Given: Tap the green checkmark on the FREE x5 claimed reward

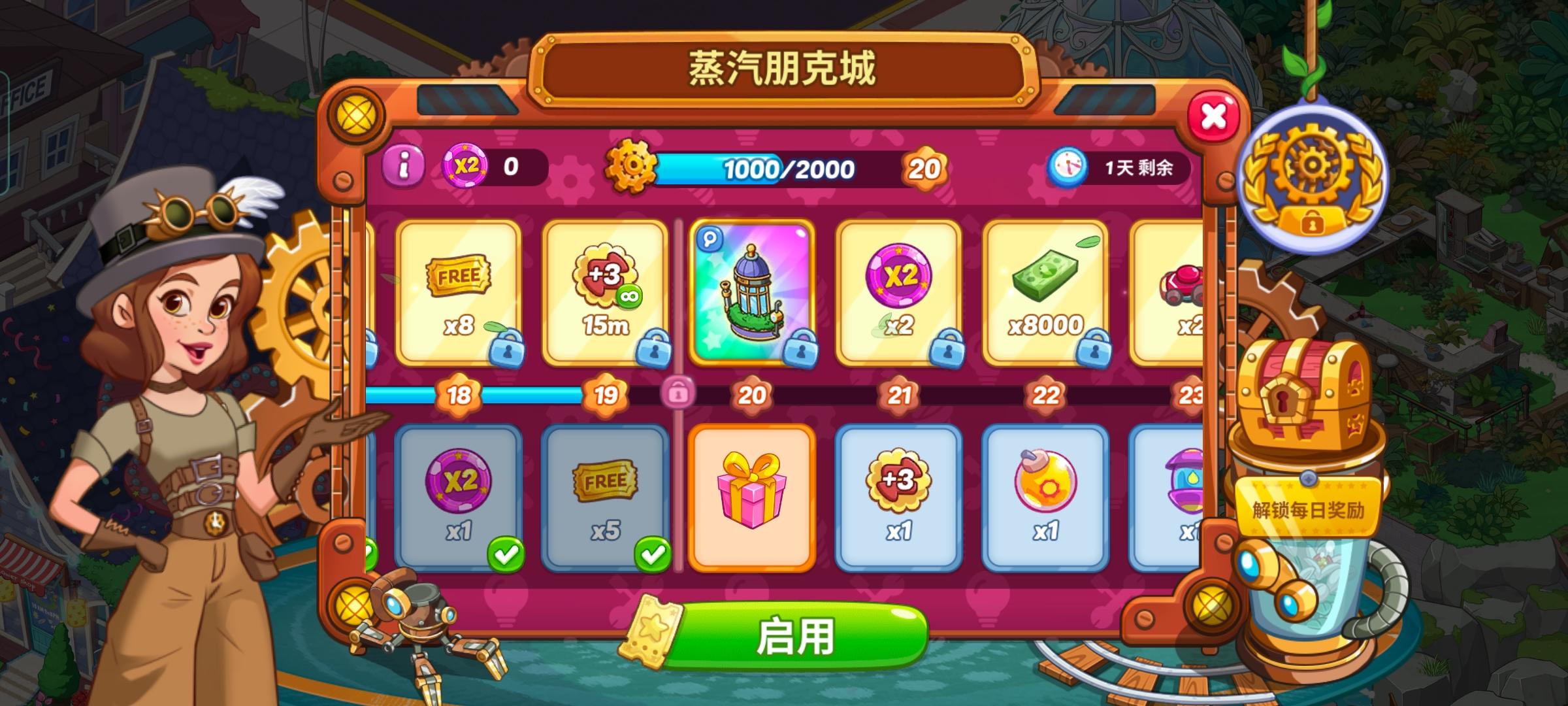Looking at the screenshot, I should [x=653, y=554].
